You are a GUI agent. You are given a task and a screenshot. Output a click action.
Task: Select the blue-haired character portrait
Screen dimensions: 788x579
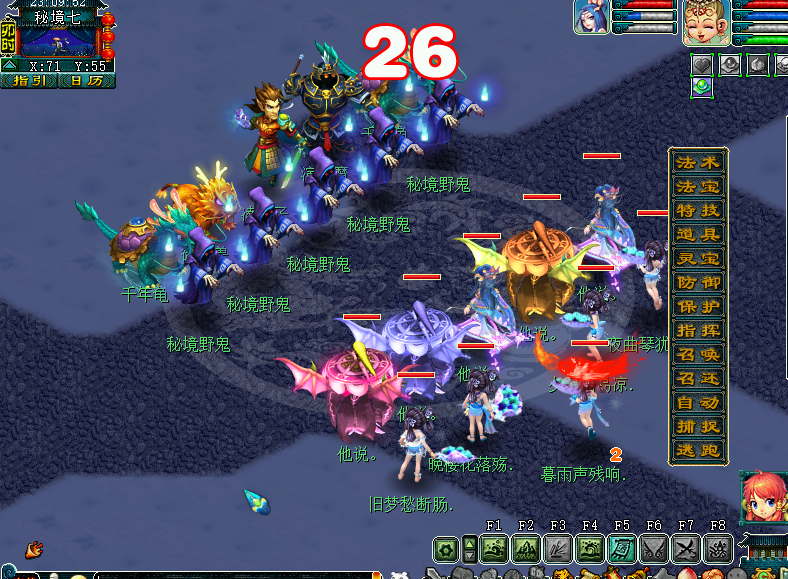(x=590, y=17)
